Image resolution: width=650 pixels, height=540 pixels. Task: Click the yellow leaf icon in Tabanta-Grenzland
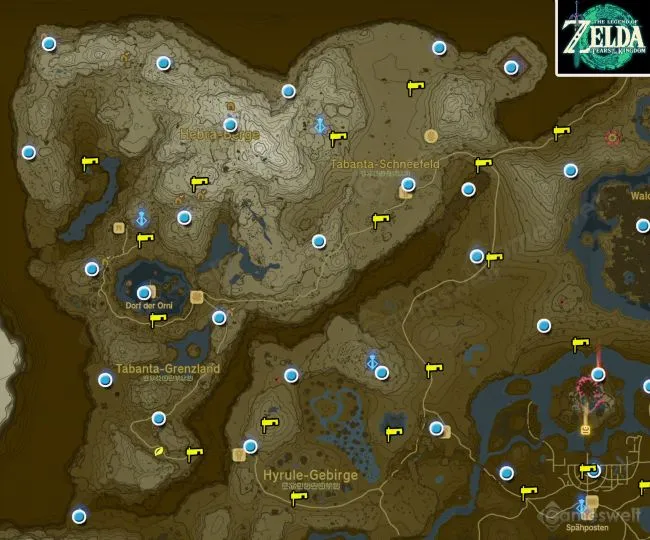(158, 452)
